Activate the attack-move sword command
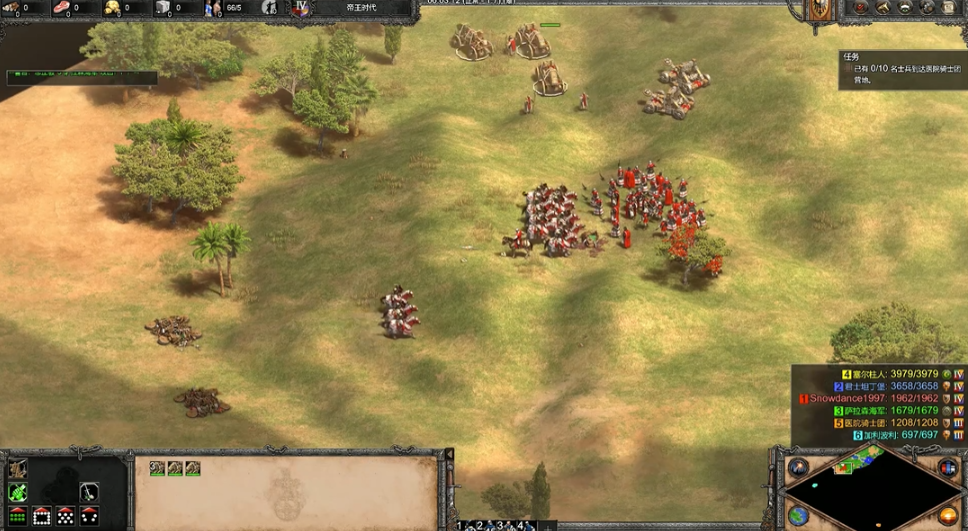 [90, 492]
